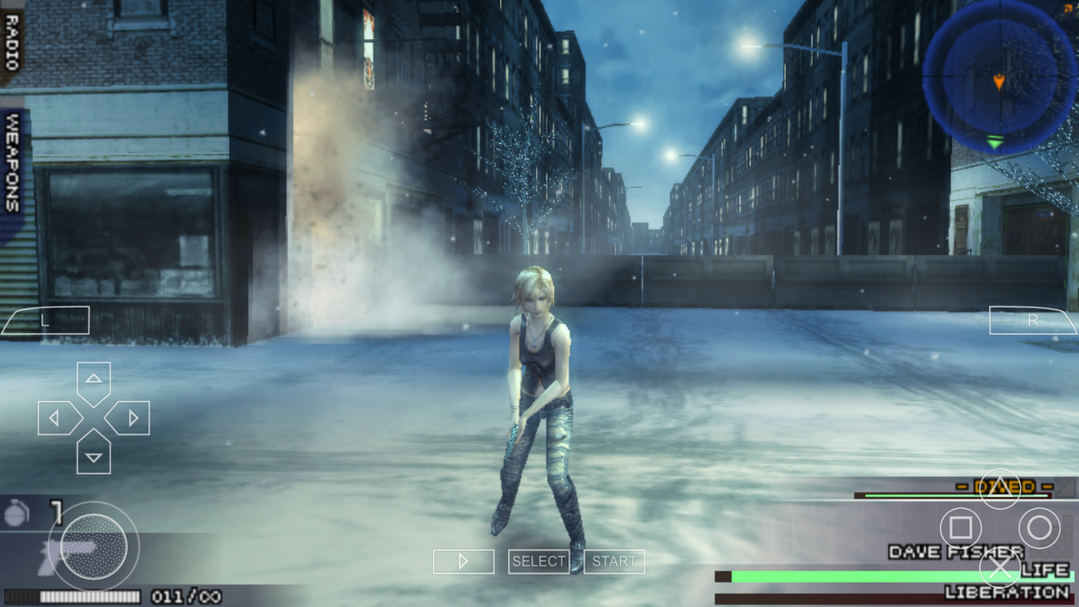
Task: Tap the virtual analog stick
Action: (x=93, y=546)
